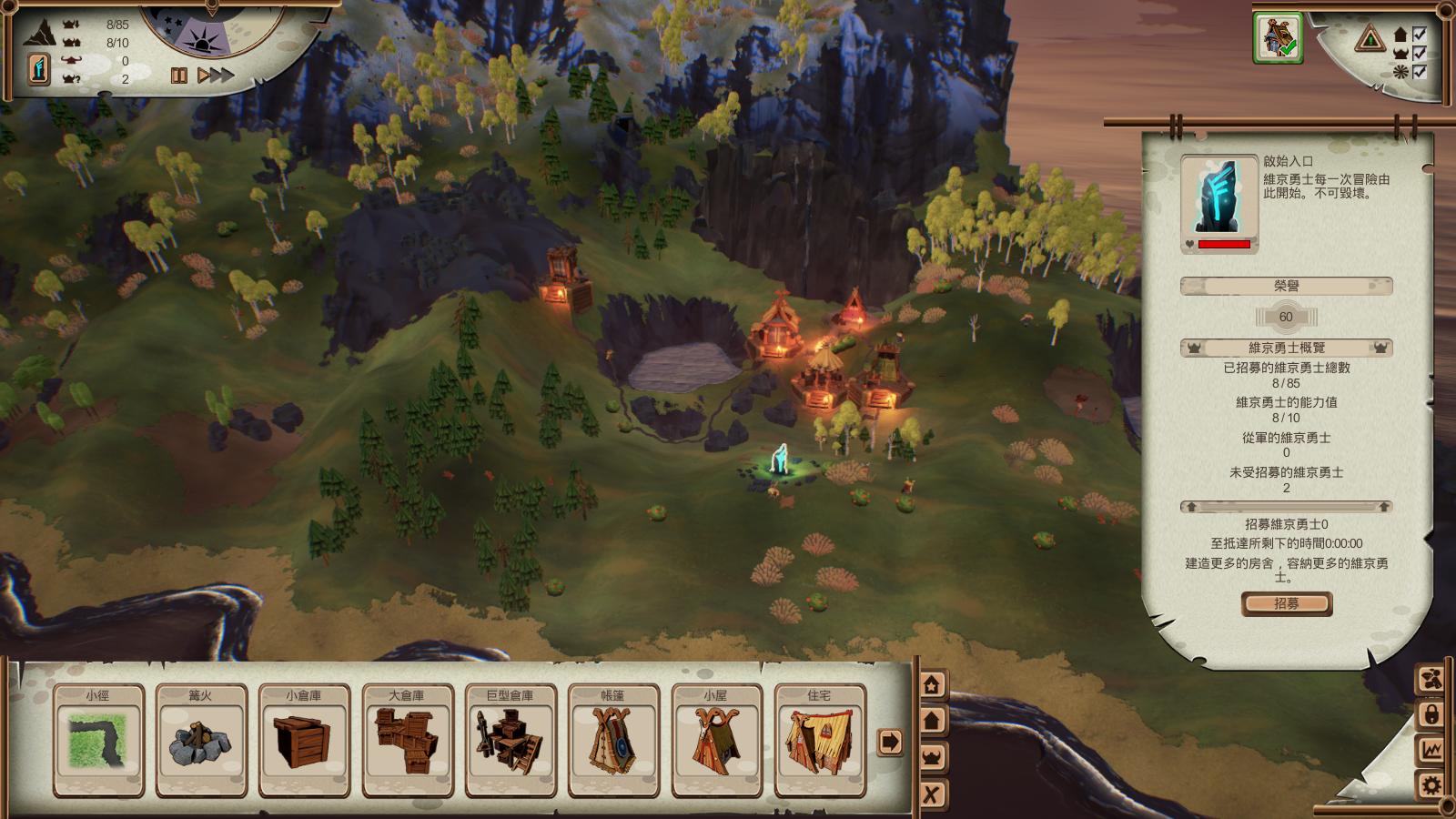Open settings via the gear icon
Screen dimensions: 1456x819
coord(1431,785)
